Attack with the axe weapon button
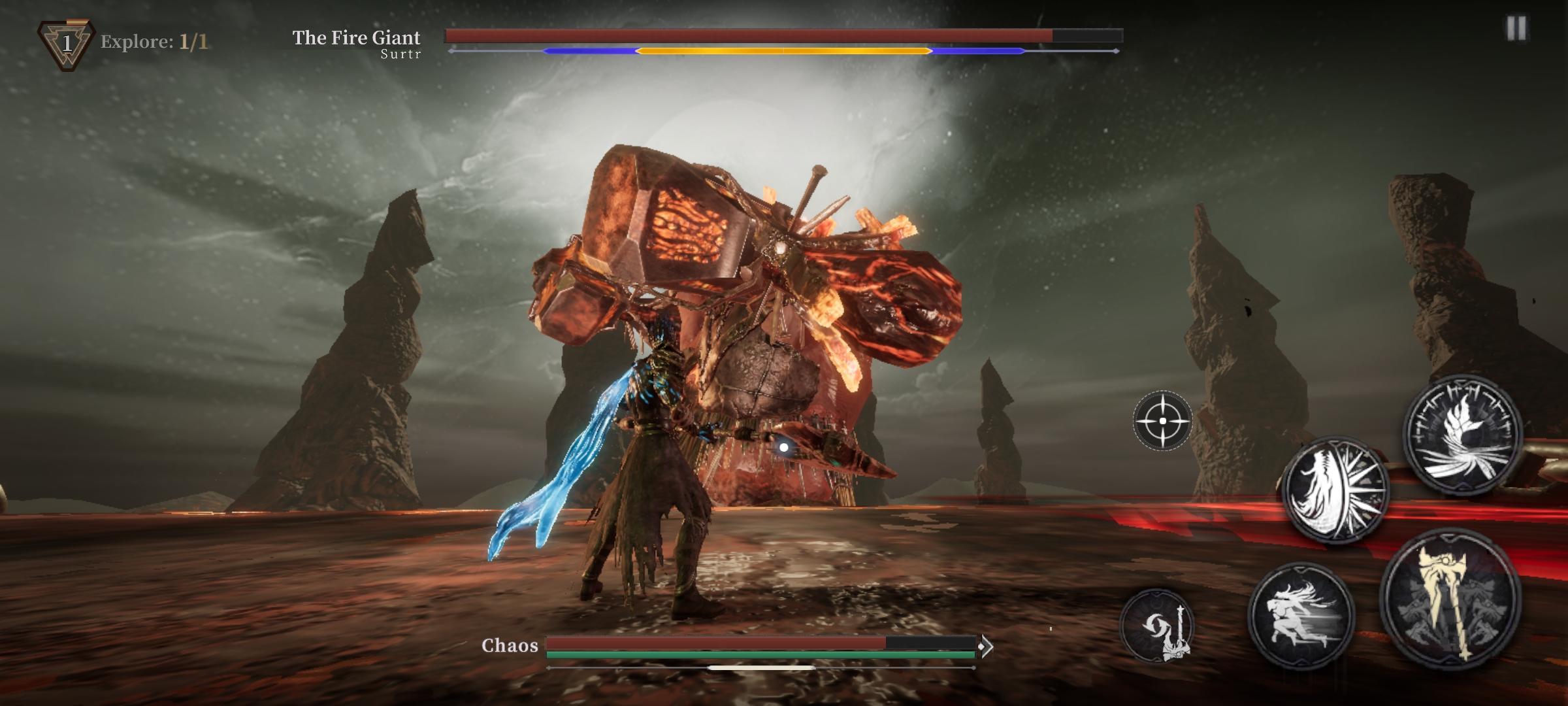Viewport: 1568px width, 706px height. (x=1450, y=598)
